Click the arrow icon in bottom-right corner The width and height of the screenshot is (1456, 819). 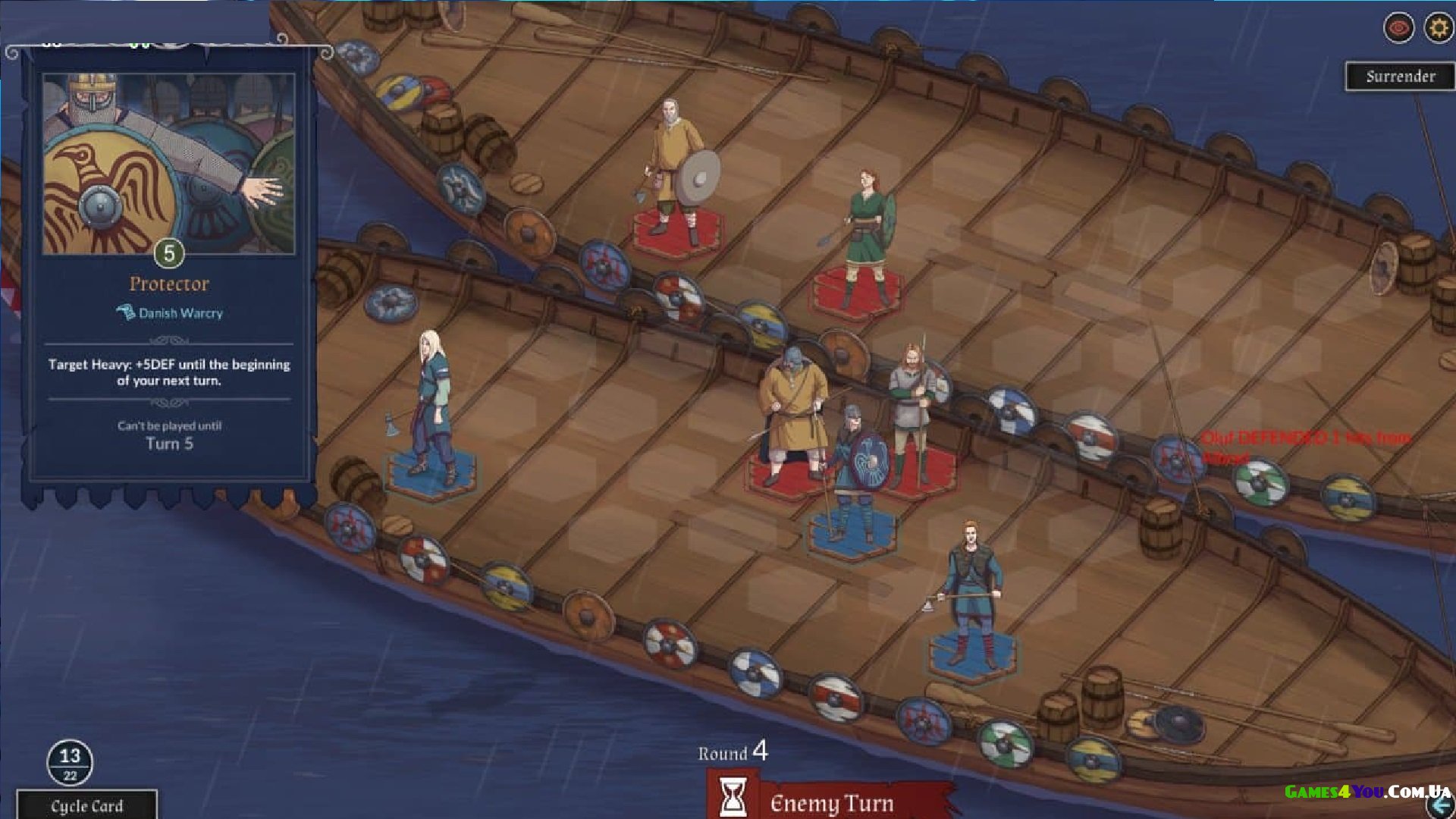[x=1442, y=806]
